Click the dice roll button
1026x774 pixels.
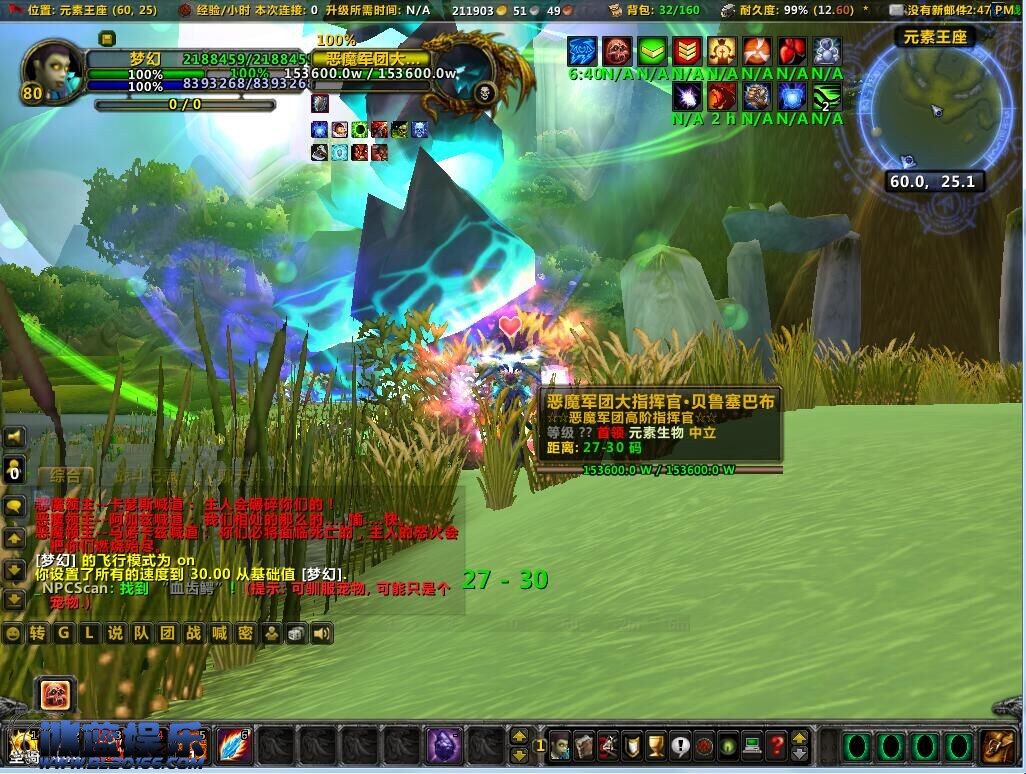(x=296, y=633)
